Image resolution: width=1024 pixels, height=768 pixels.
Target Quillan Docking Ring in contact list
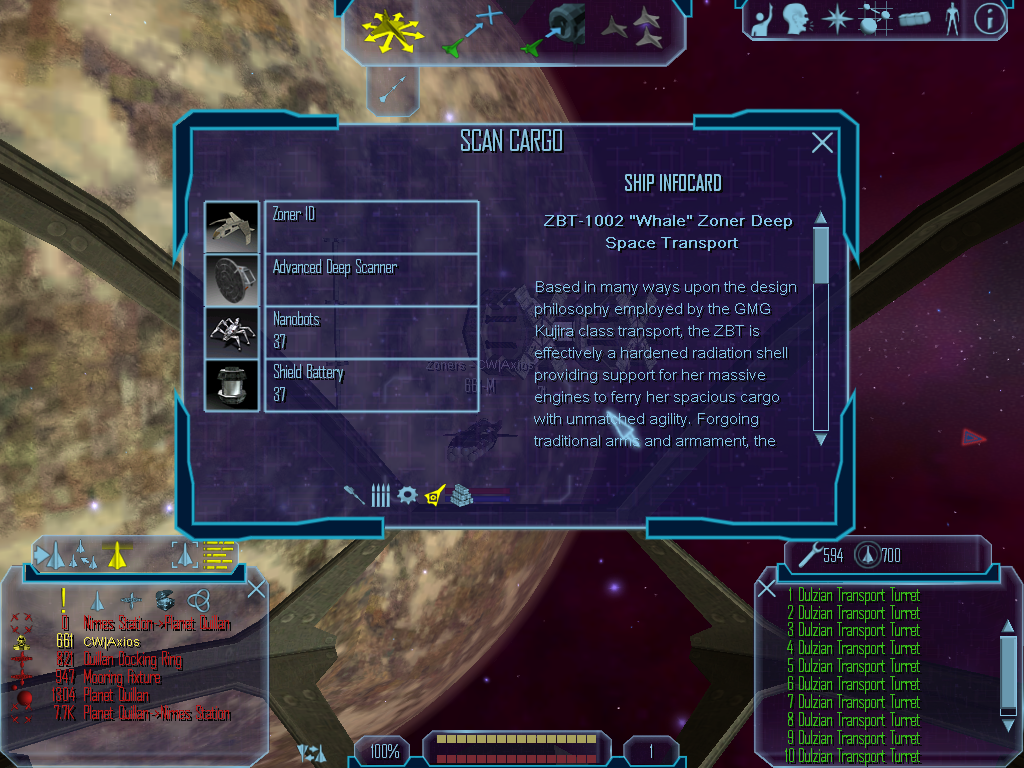point(132,660)
